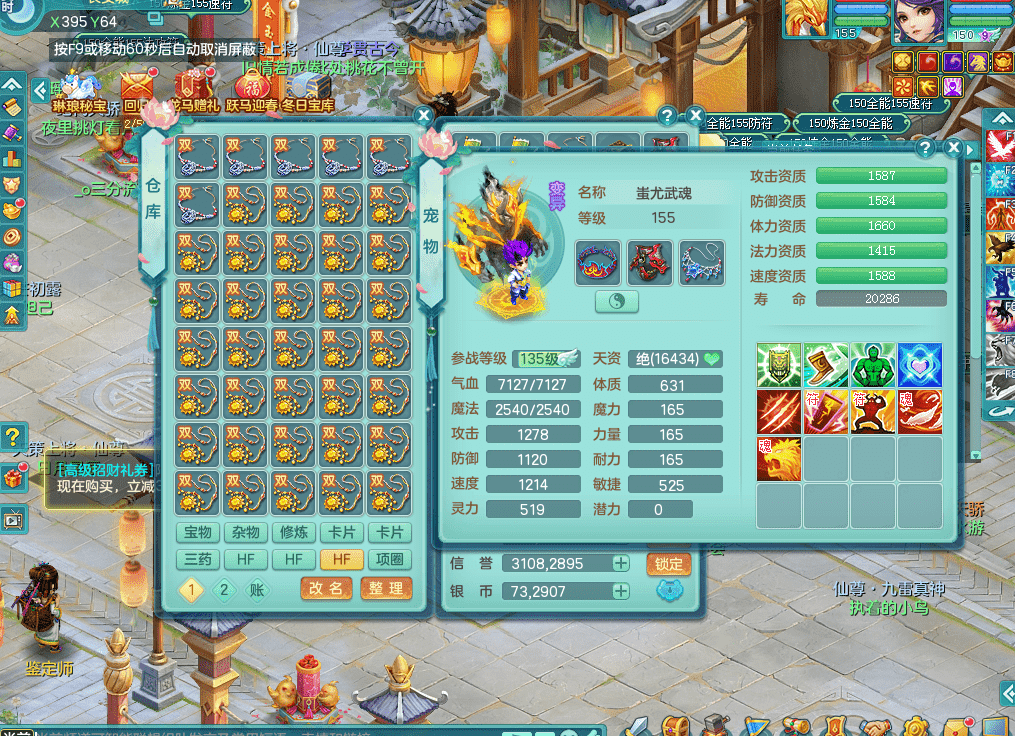This screenshot has width=1015, height=736.
Task: Add reputation with the 信誉 plus button
Action: click(621, 564)
